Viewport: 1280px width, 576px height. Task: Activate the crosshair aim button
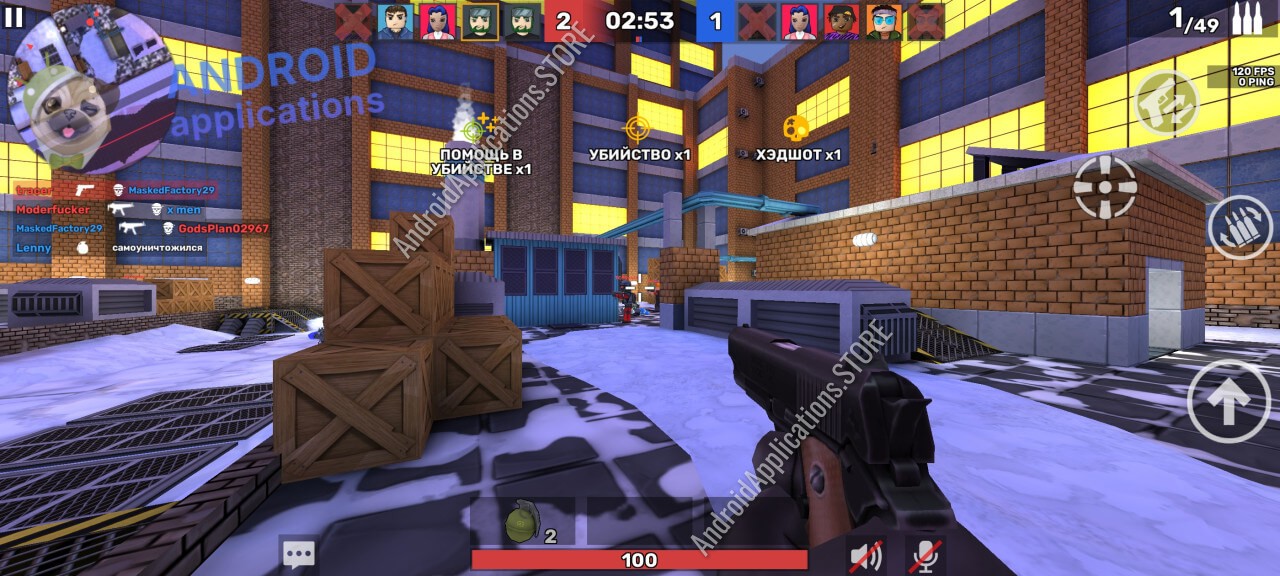click(x=1104, y=187)
